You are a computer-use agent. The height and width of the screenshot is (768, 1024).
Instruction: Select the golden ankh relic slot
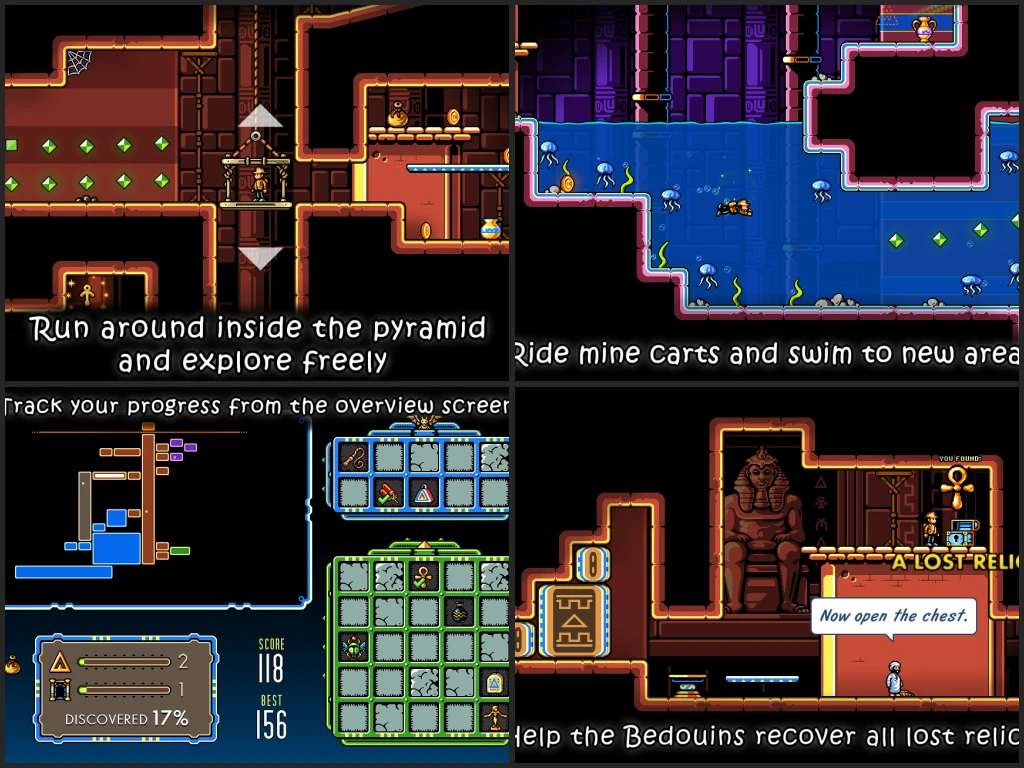[x=424, y=577]
